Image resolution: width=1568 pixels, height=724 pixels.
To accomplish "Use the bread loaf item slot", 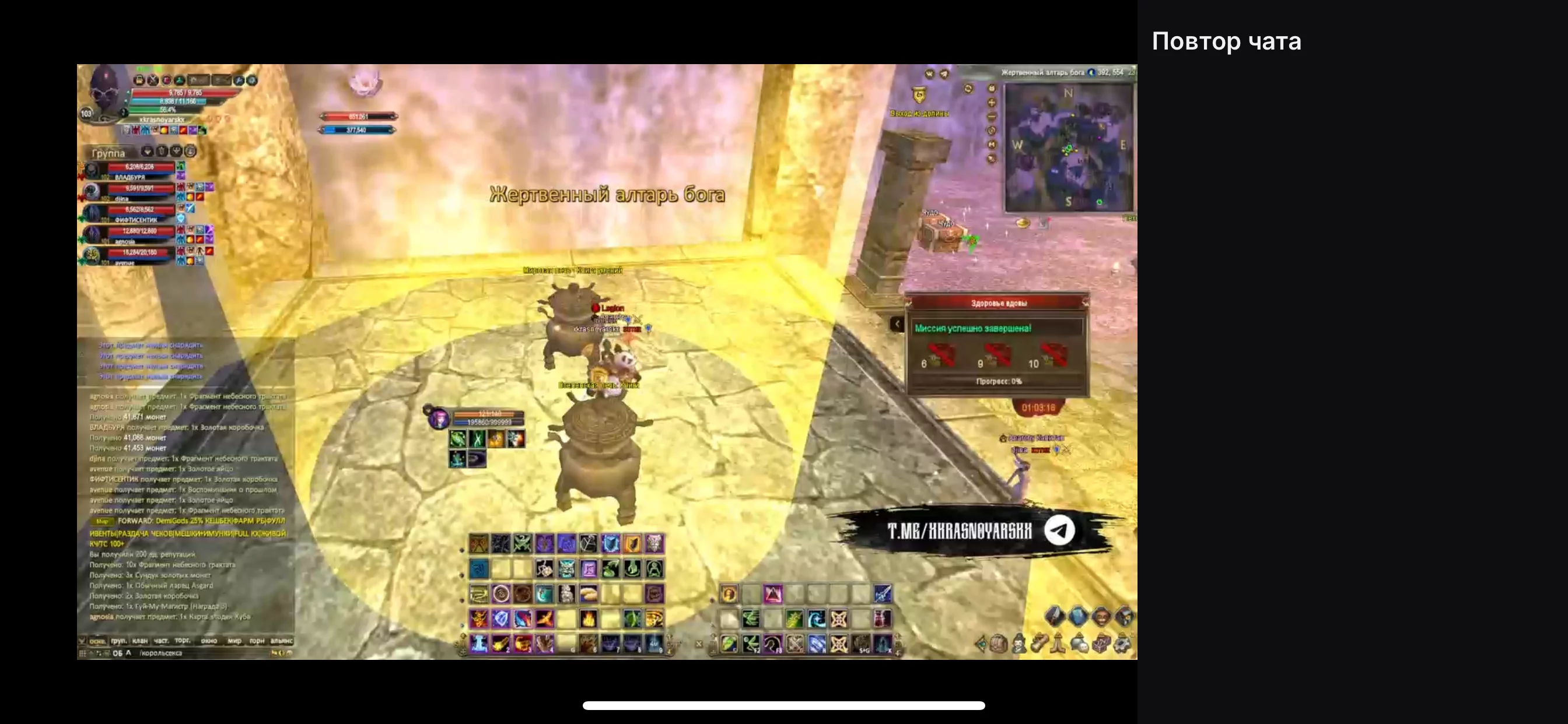I will click(x=588, y=593).
